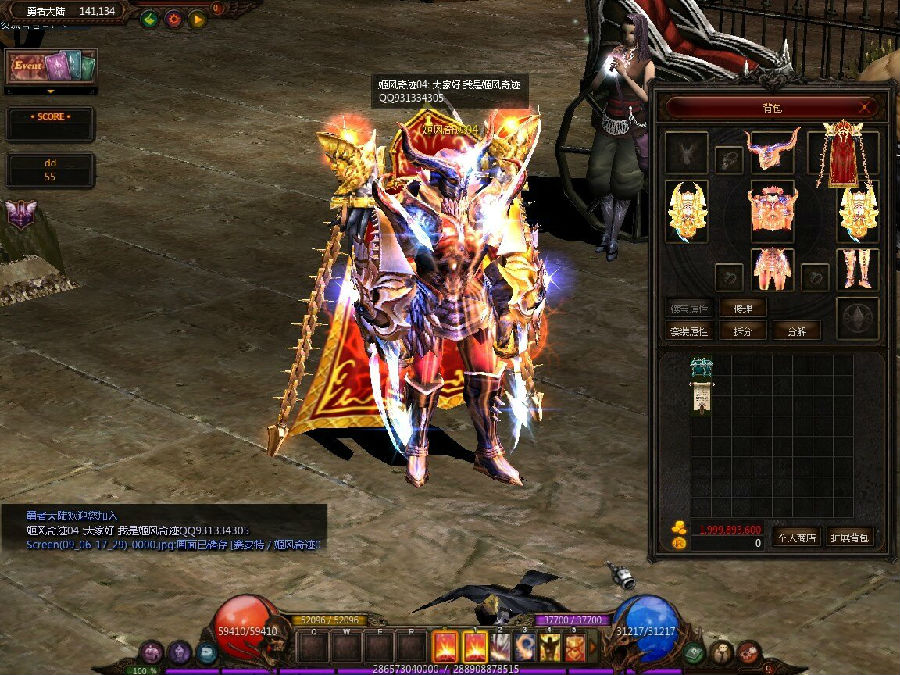
Task: Click the scroll item in the backpack grid
Action: [703, 384]
